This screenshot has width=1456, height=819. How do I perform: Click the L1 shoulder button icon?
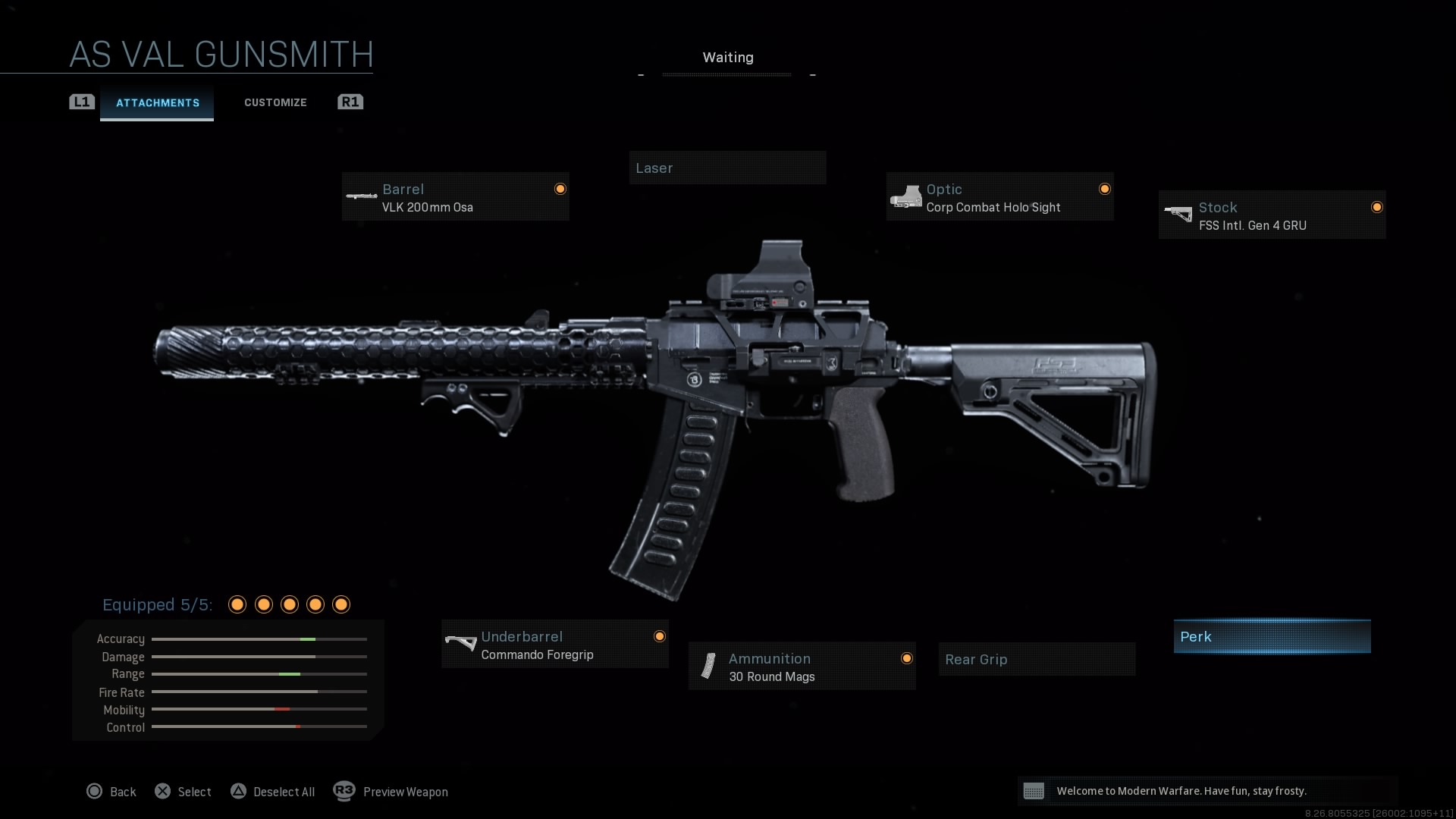(81, 101)
